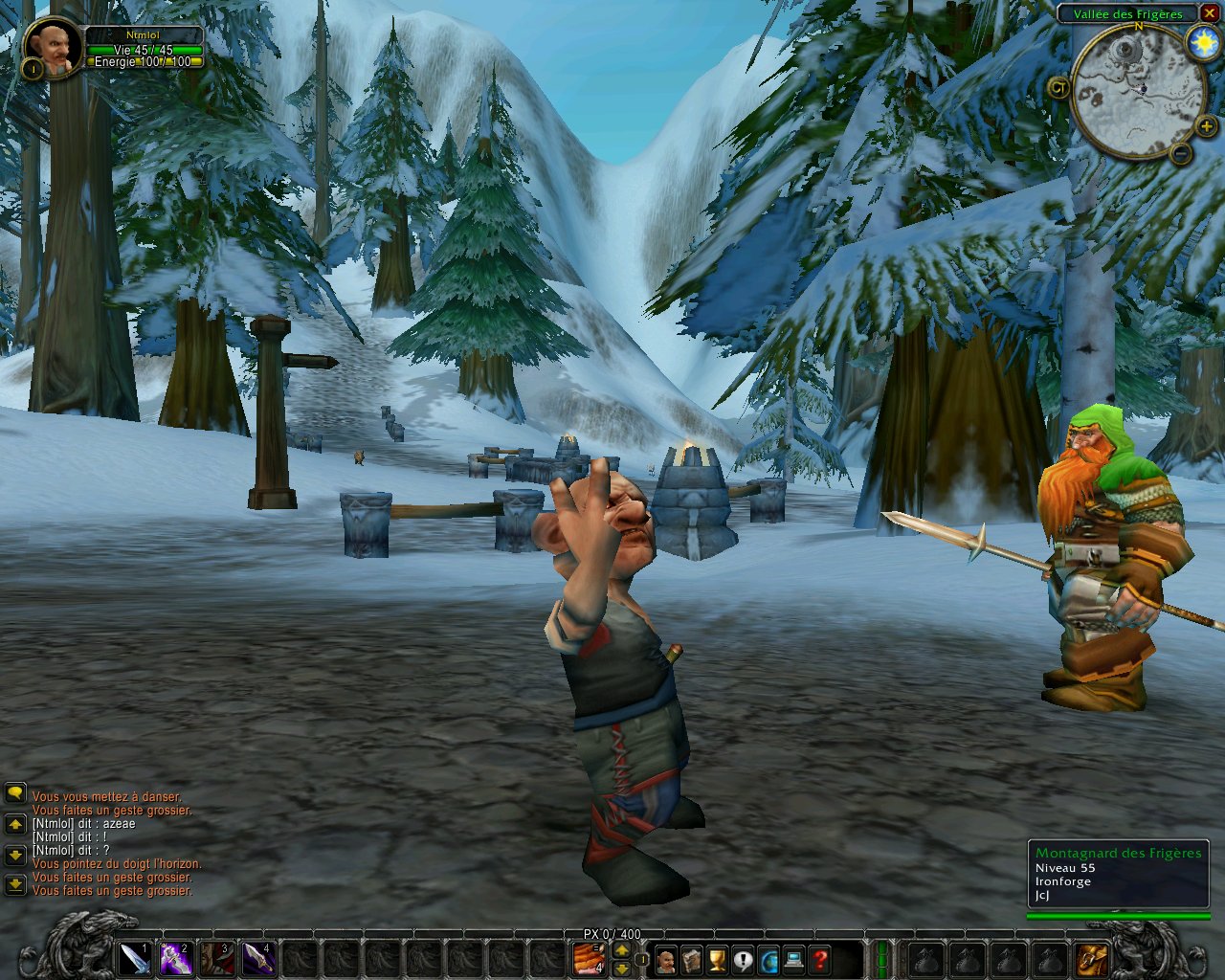Image resolution: width=1225 pixels, height=980 pixels.
Task: Zoom in the minimap with plus button
Action: [x=1206, y=125]
